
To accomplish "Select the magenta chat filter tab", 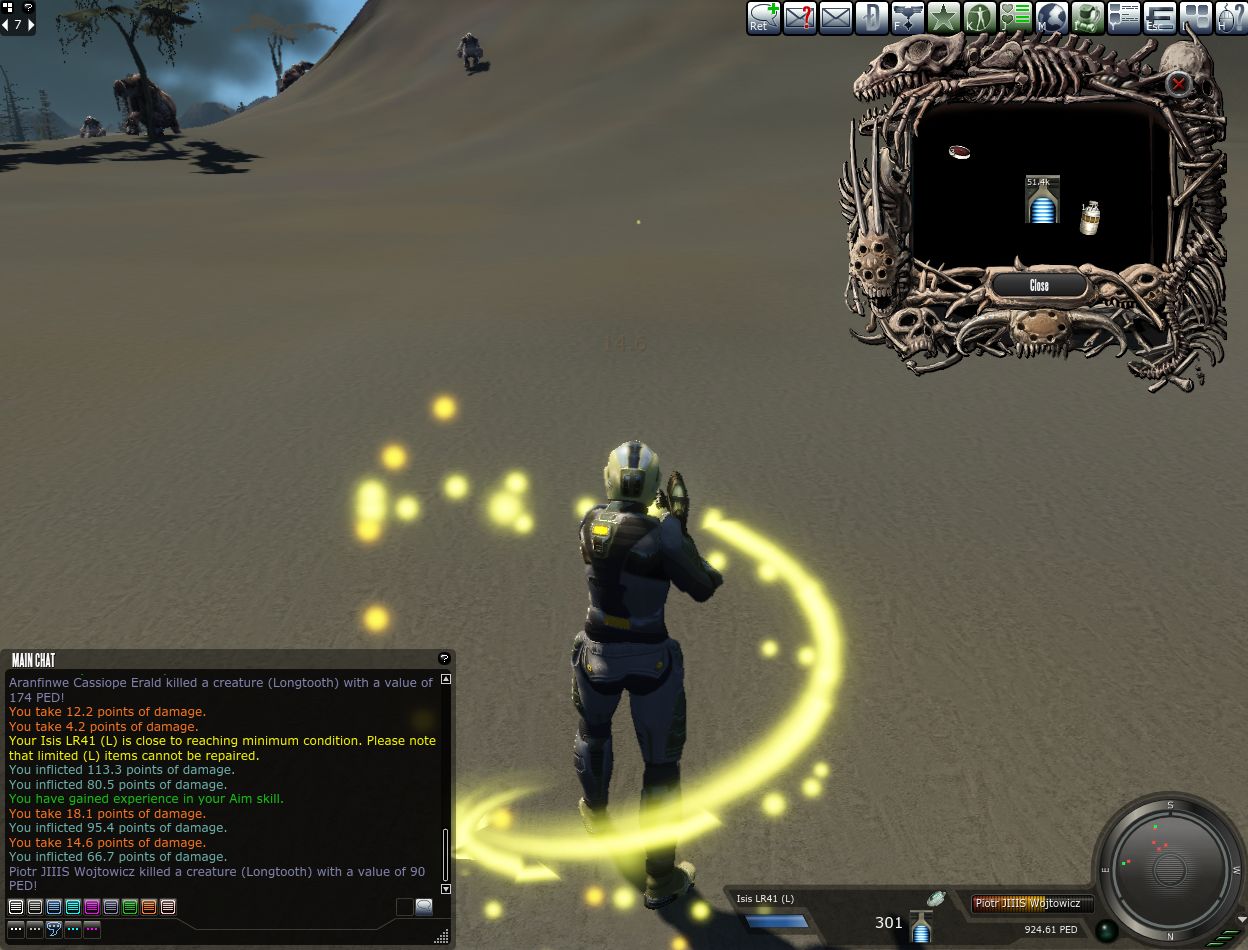I will tap(92, 907).
